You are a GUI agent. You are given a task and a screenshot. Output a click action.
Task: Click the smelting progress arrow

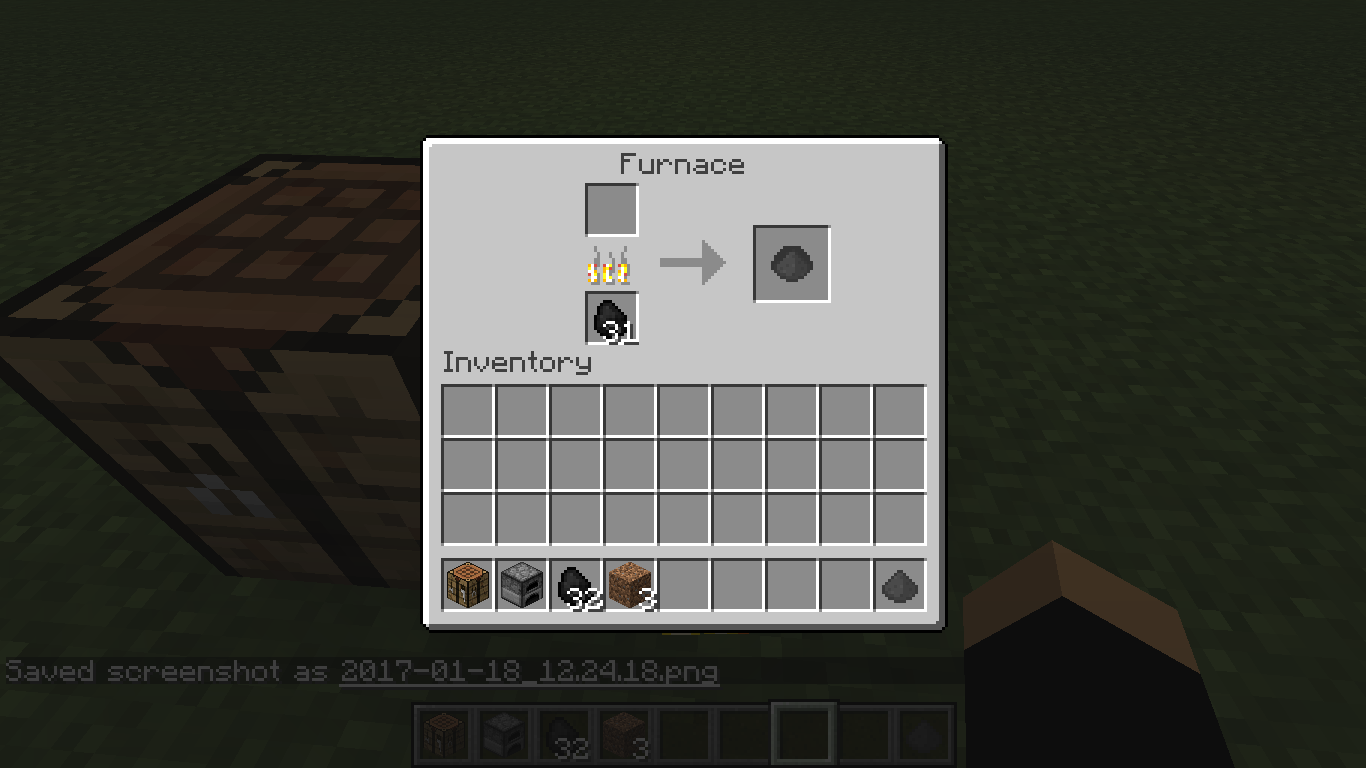tap(691, 262)
